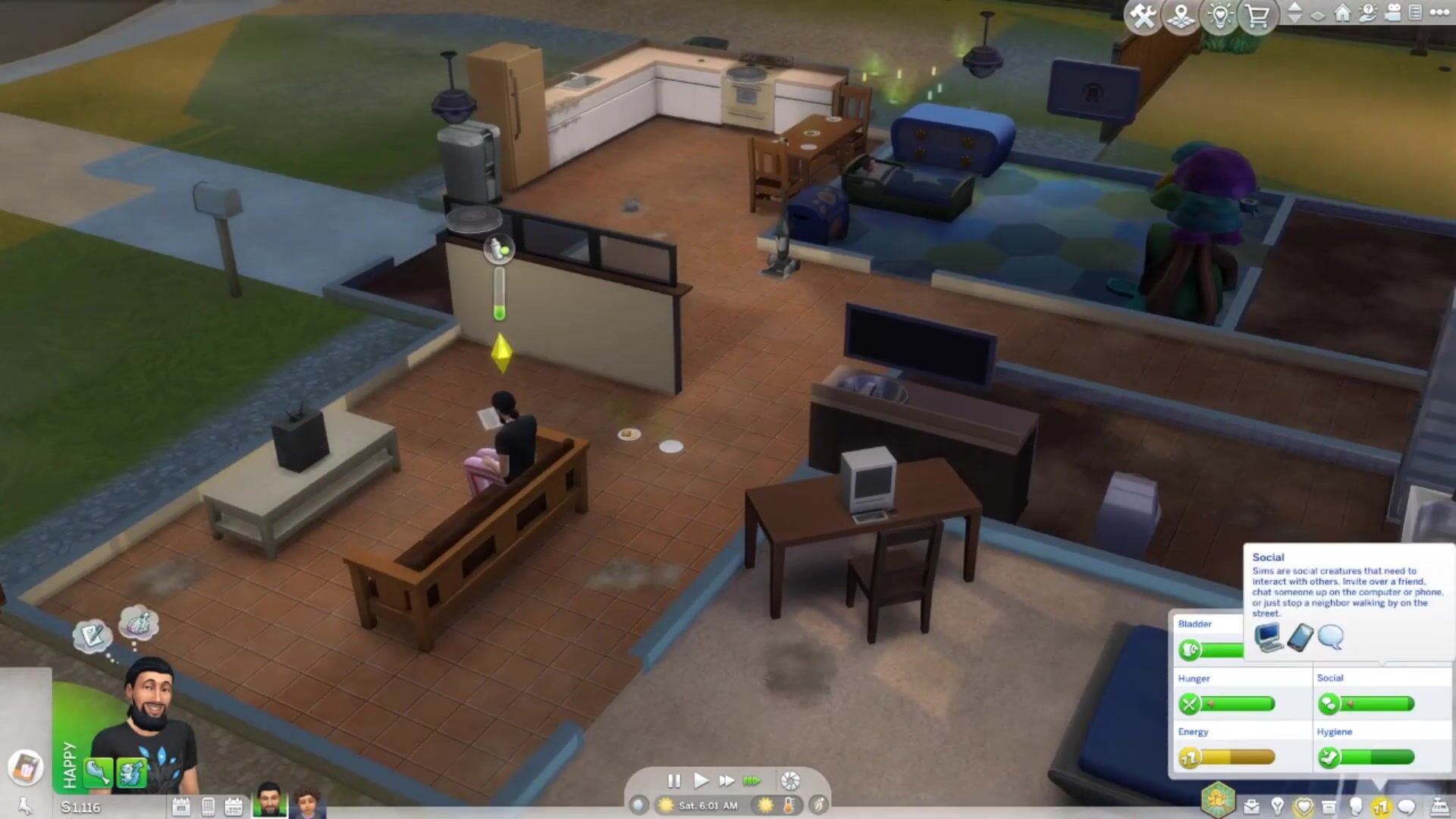This screenshot has width=1456, height=819.
Task: Select the green triple-speed button
Action: tap(752, 780)
